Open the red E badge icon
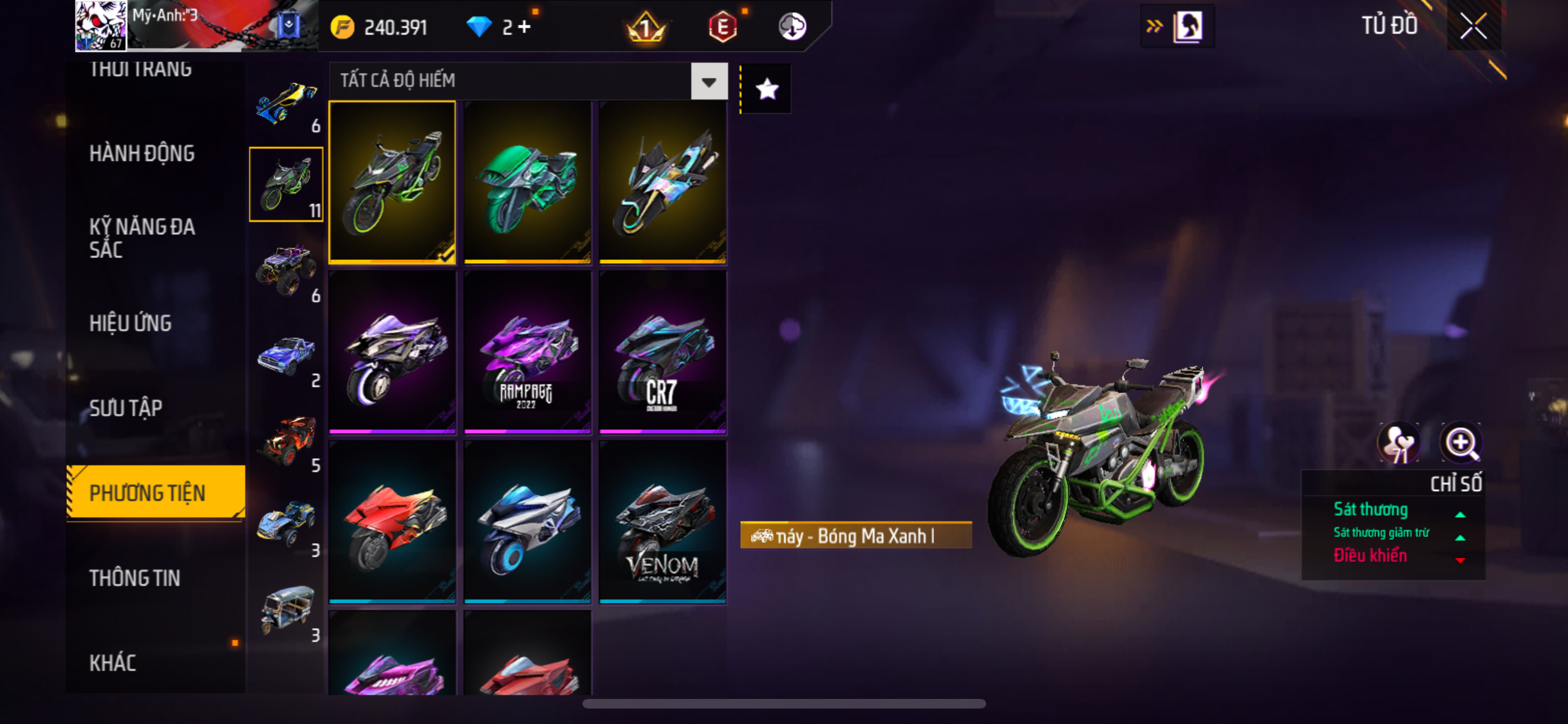Image resolution: width=1568 pixels, height=724 pixels. click(x=722, y=27)
